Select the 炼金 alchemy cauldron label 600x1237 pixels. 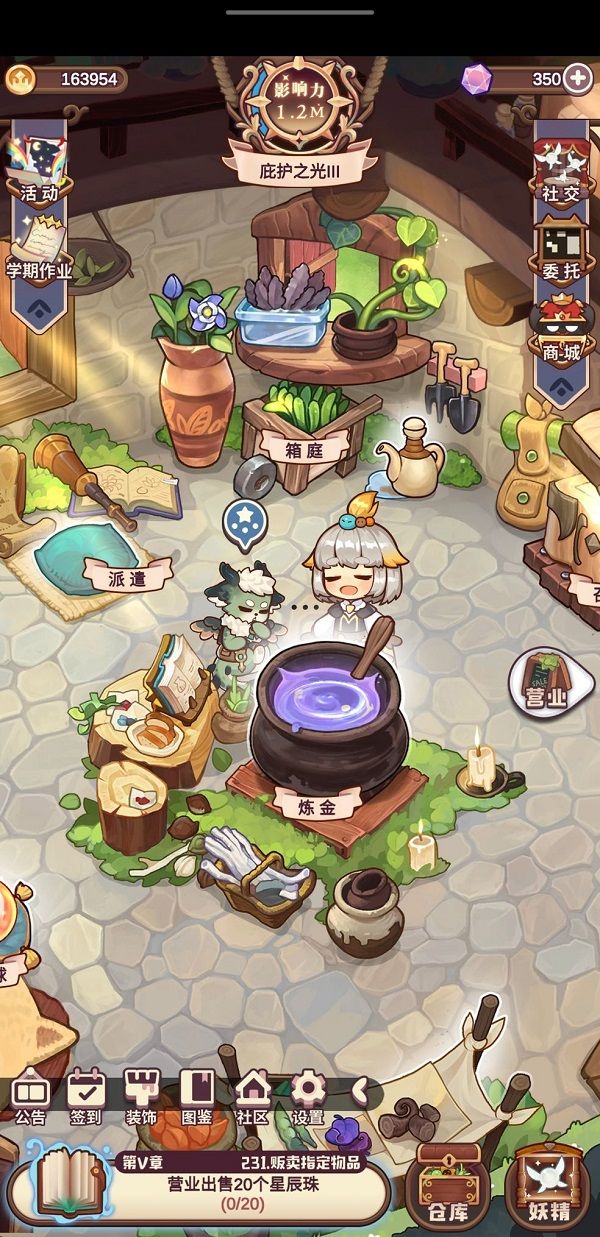click(x=316, y=808)
